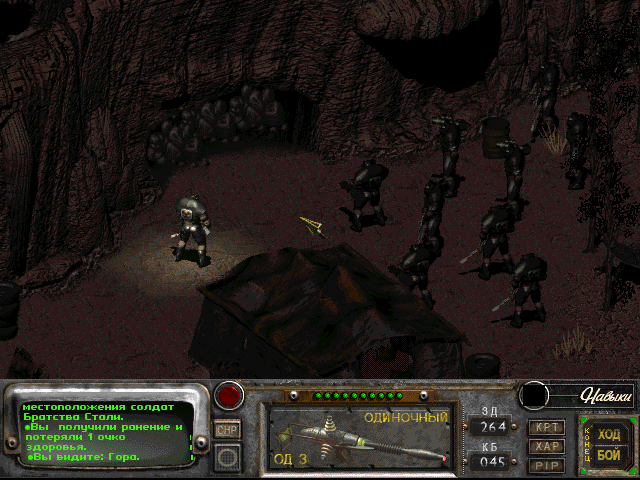Open the ХАР character sheet
The height and width of the screenshot is (480, 640).
point(545,446)
